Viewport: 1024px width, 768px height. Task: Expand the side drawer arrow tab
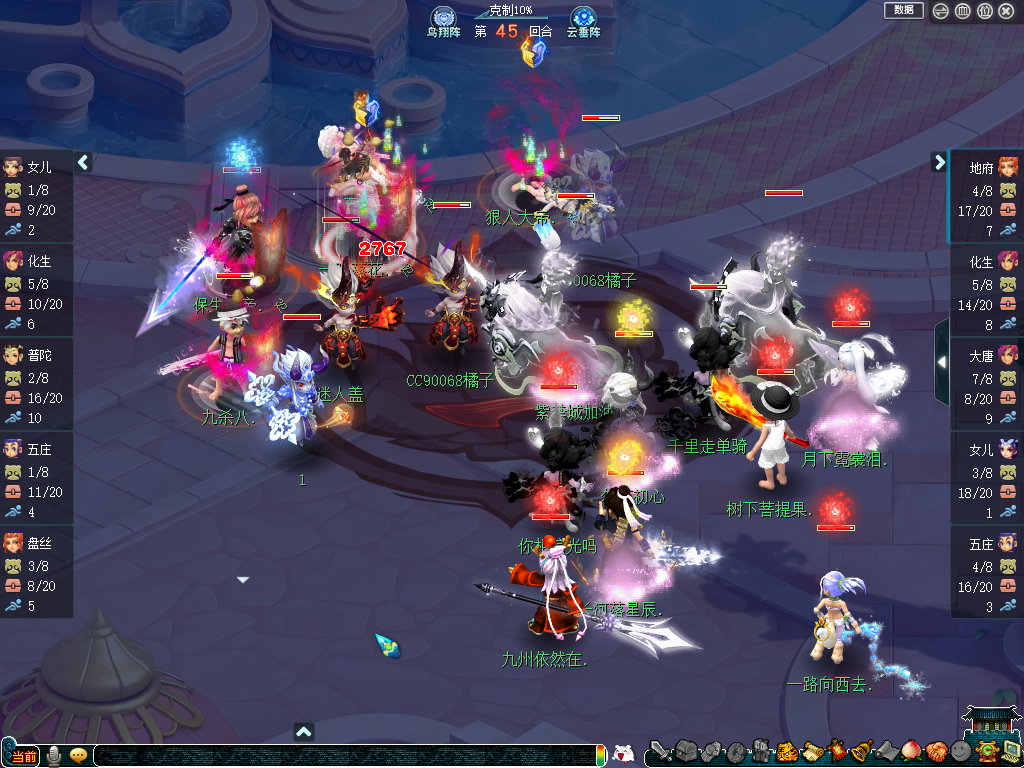point(942,361)
